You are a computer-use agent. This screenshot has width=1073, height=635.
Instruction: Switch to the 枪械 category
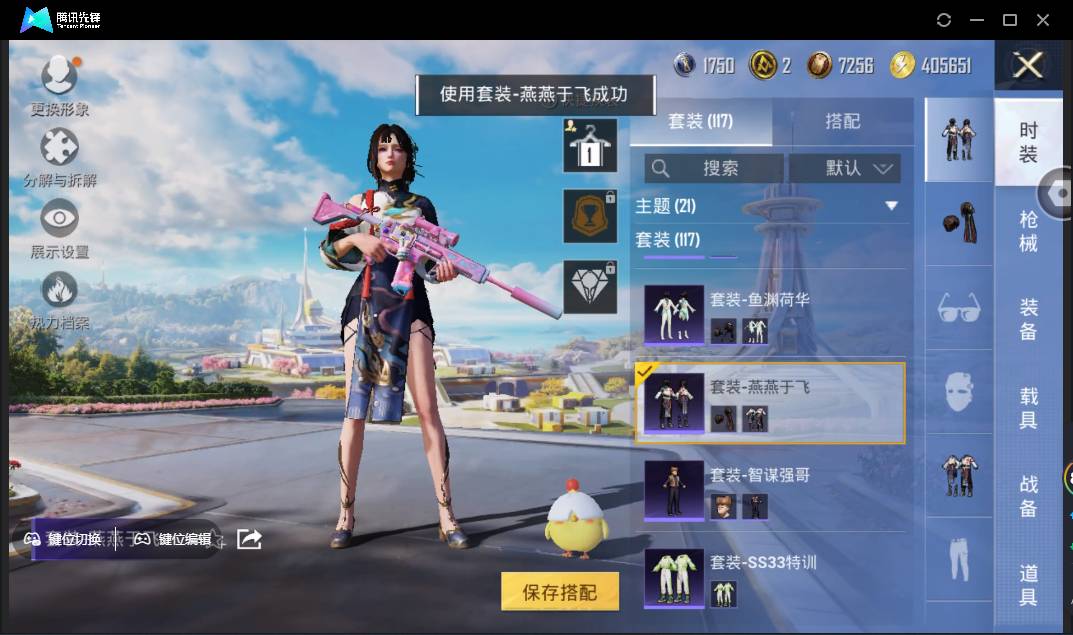click(1028, 231)
